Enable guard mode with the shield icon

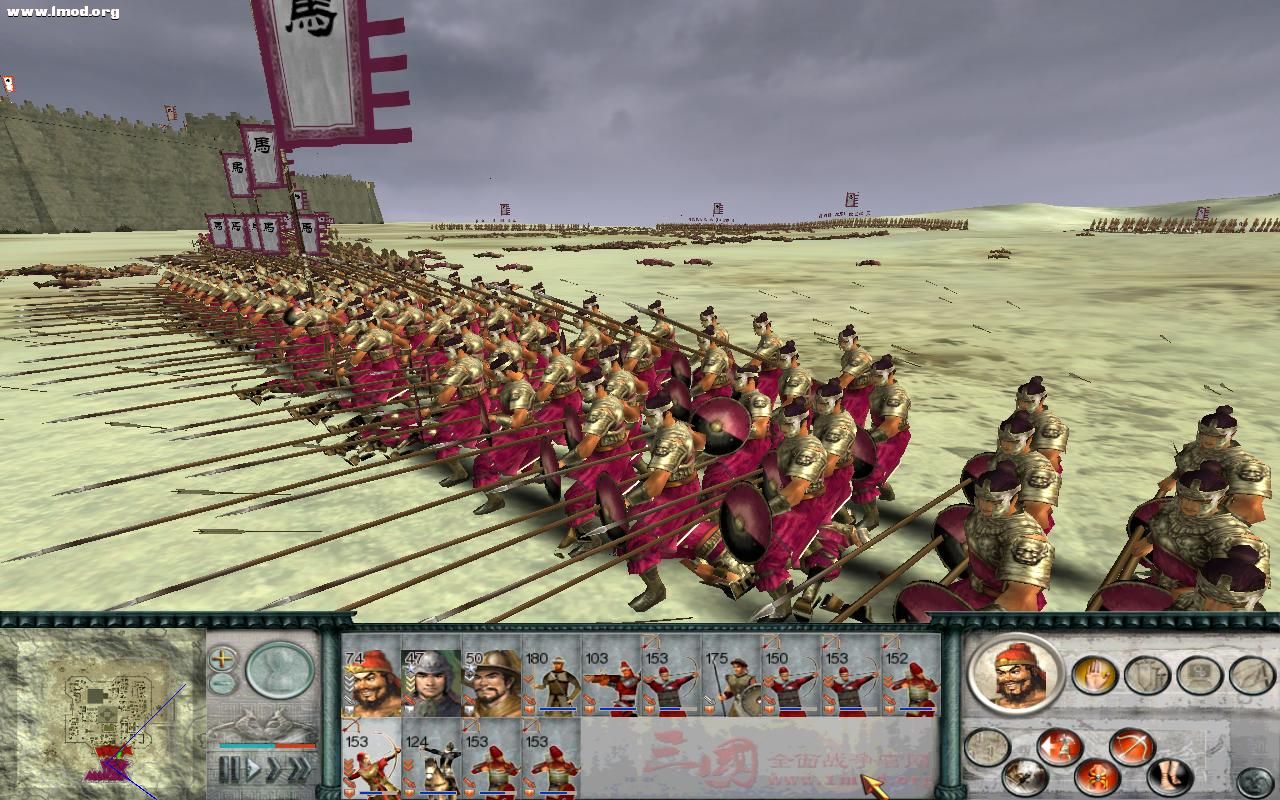coord(1145,675)
